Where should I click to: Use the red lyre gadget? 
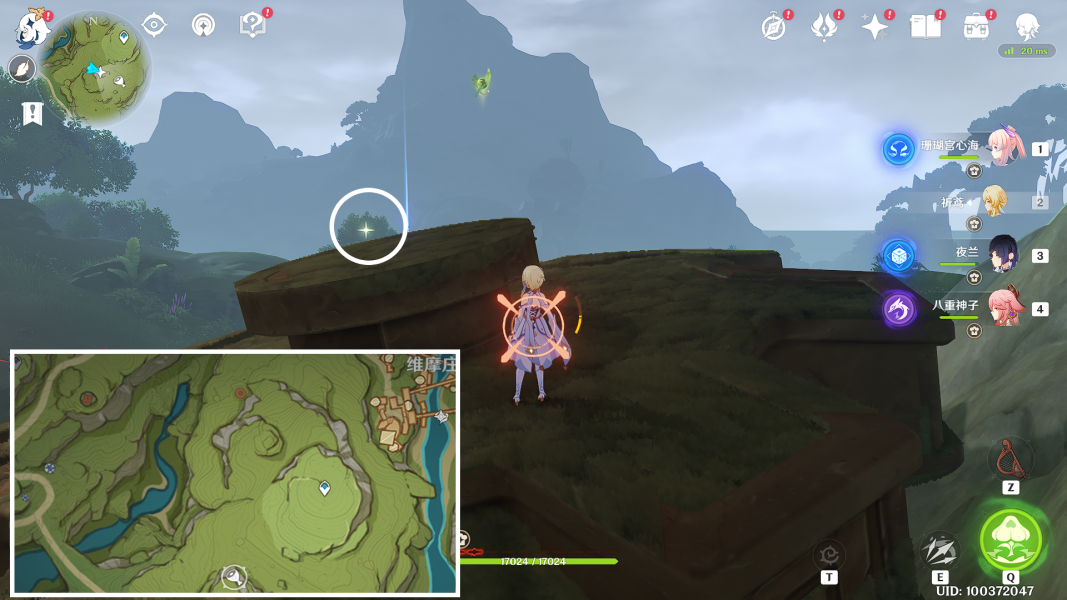pyautogui.click(x=1010, y=458)
